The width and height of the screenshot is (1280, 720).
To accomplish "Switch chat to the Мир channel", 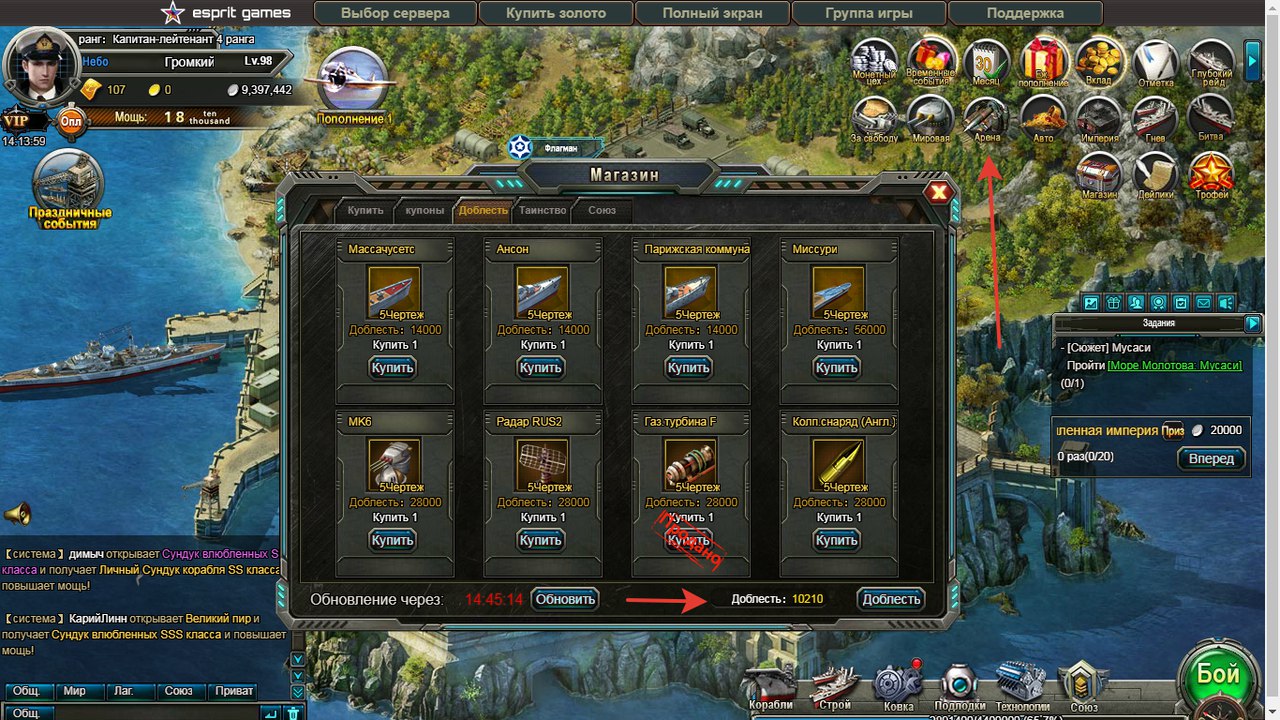I will click(x=75, y=691).
